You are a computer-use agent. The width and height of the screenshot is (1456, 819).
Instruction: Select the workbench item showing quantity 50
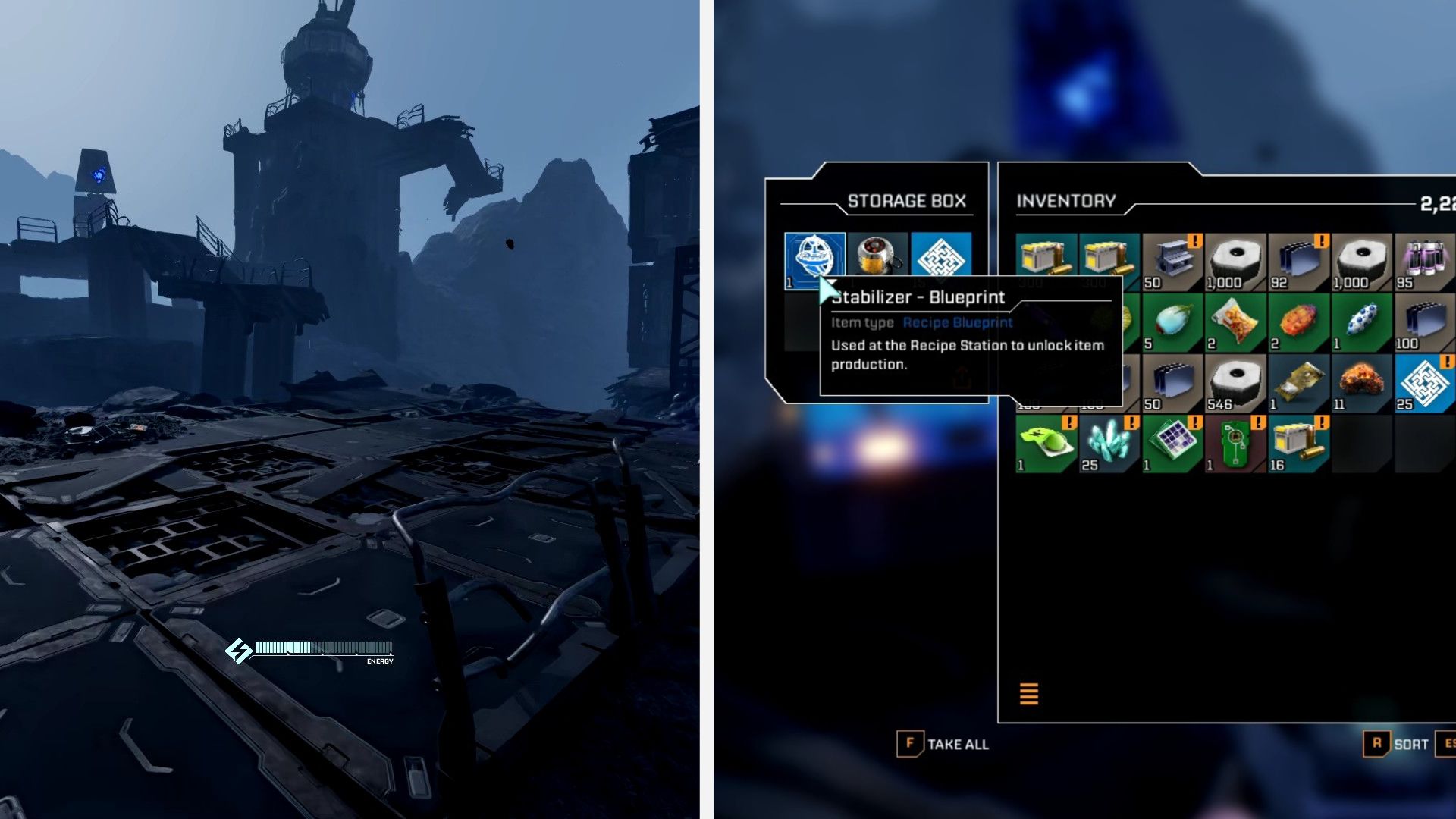1172,258
